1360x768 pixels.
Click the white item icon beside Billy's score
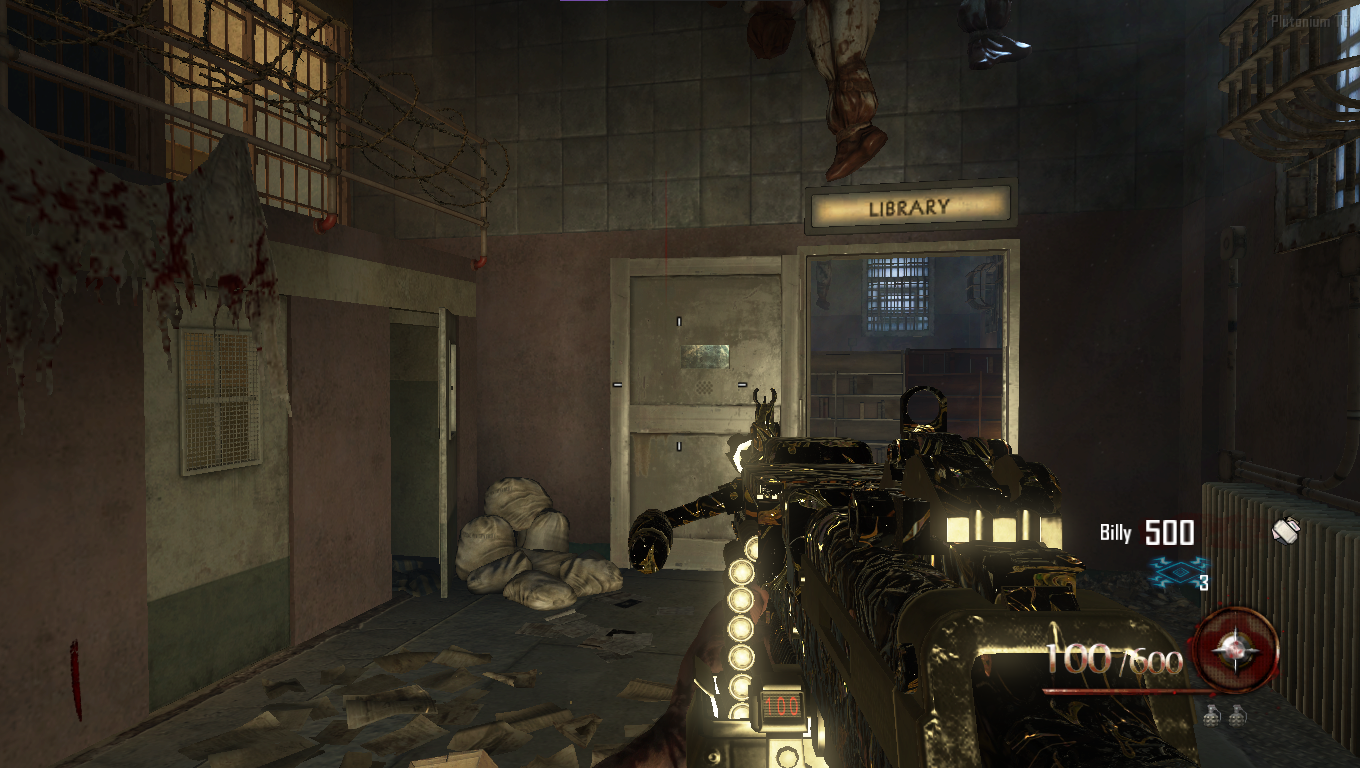[1285, 530]
